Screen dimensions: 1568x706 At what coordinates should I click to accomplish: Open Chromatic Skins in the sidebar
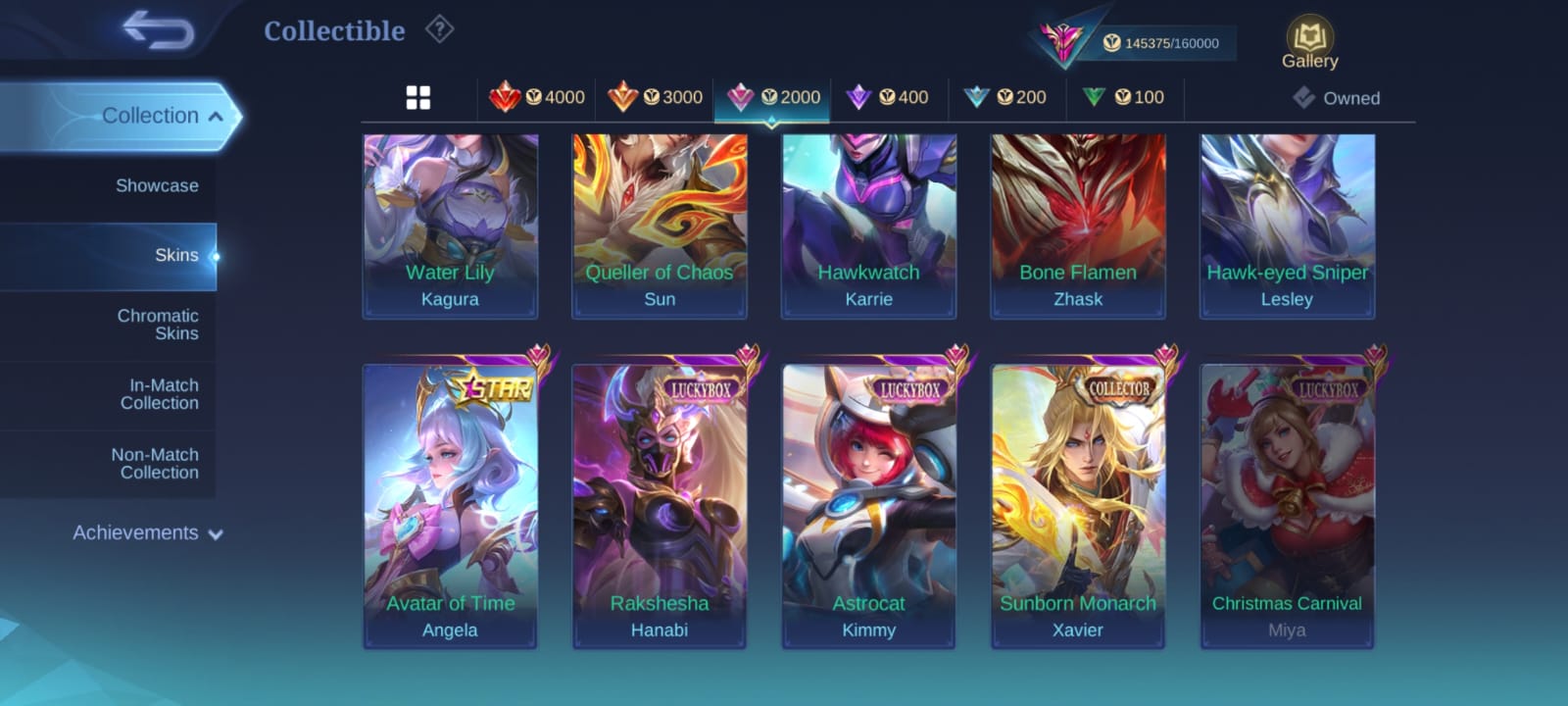157,325
